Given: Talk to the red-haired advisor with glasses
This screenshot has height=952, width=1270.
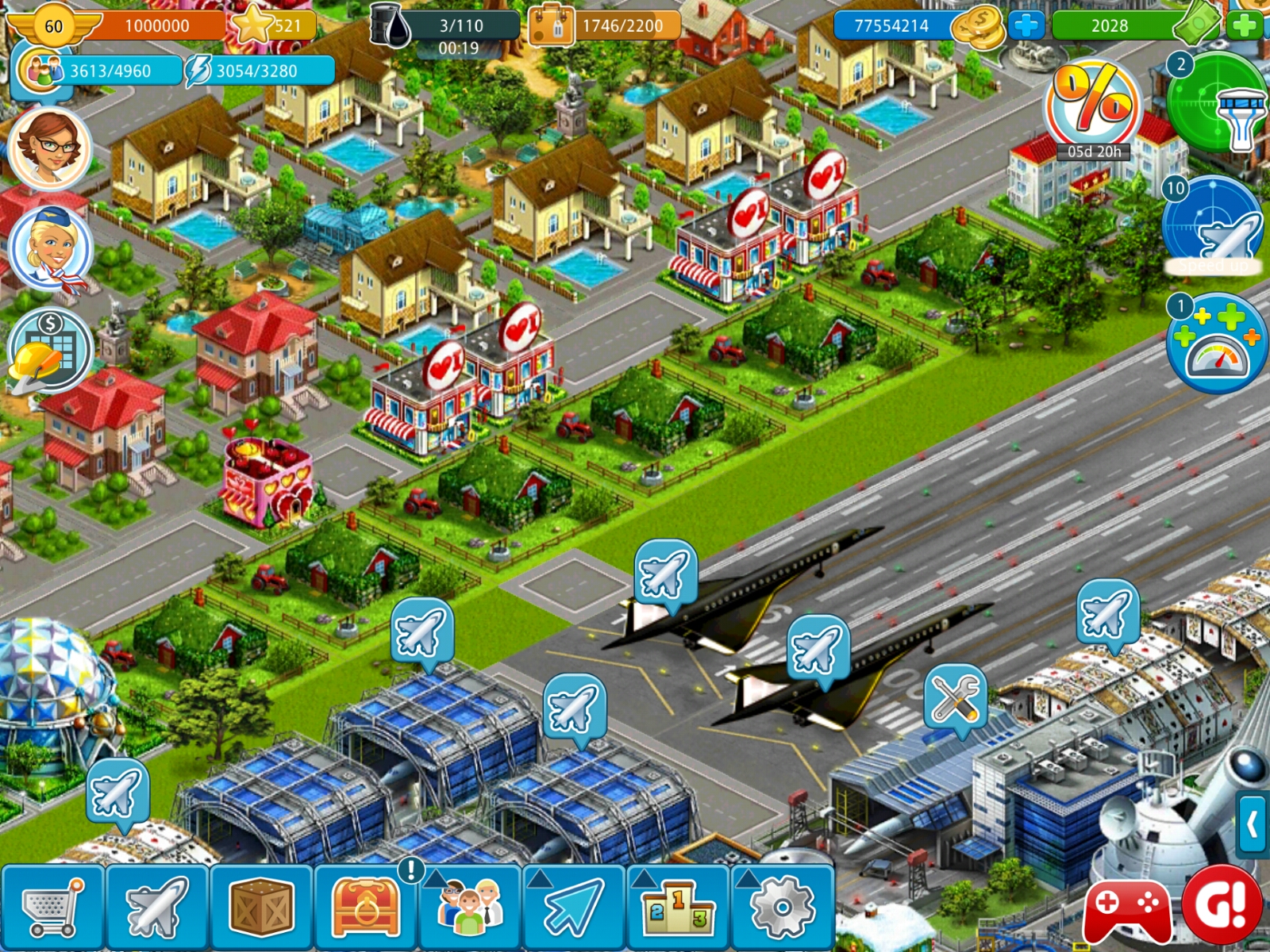Looking at the screenshot, I should pyautogui.click(x=49, y=148).
